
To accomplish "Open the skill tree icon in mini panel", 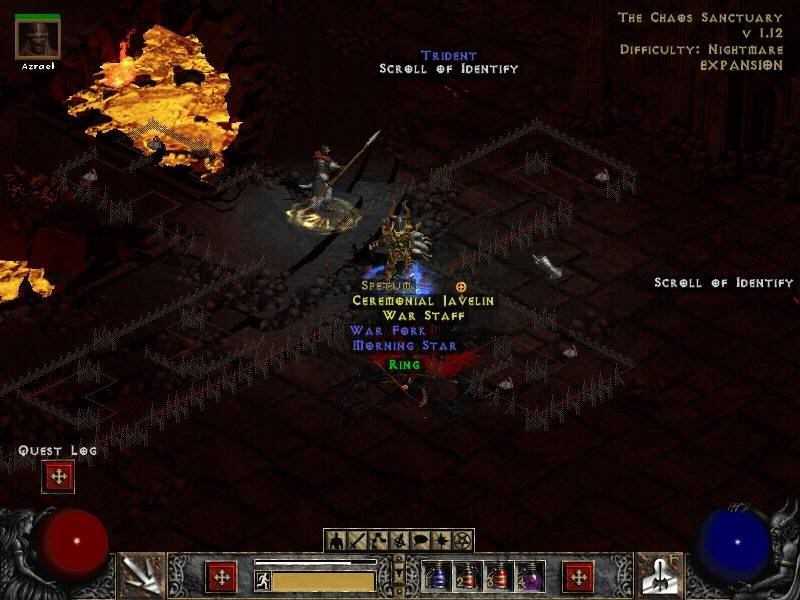I will coord(379,541).
